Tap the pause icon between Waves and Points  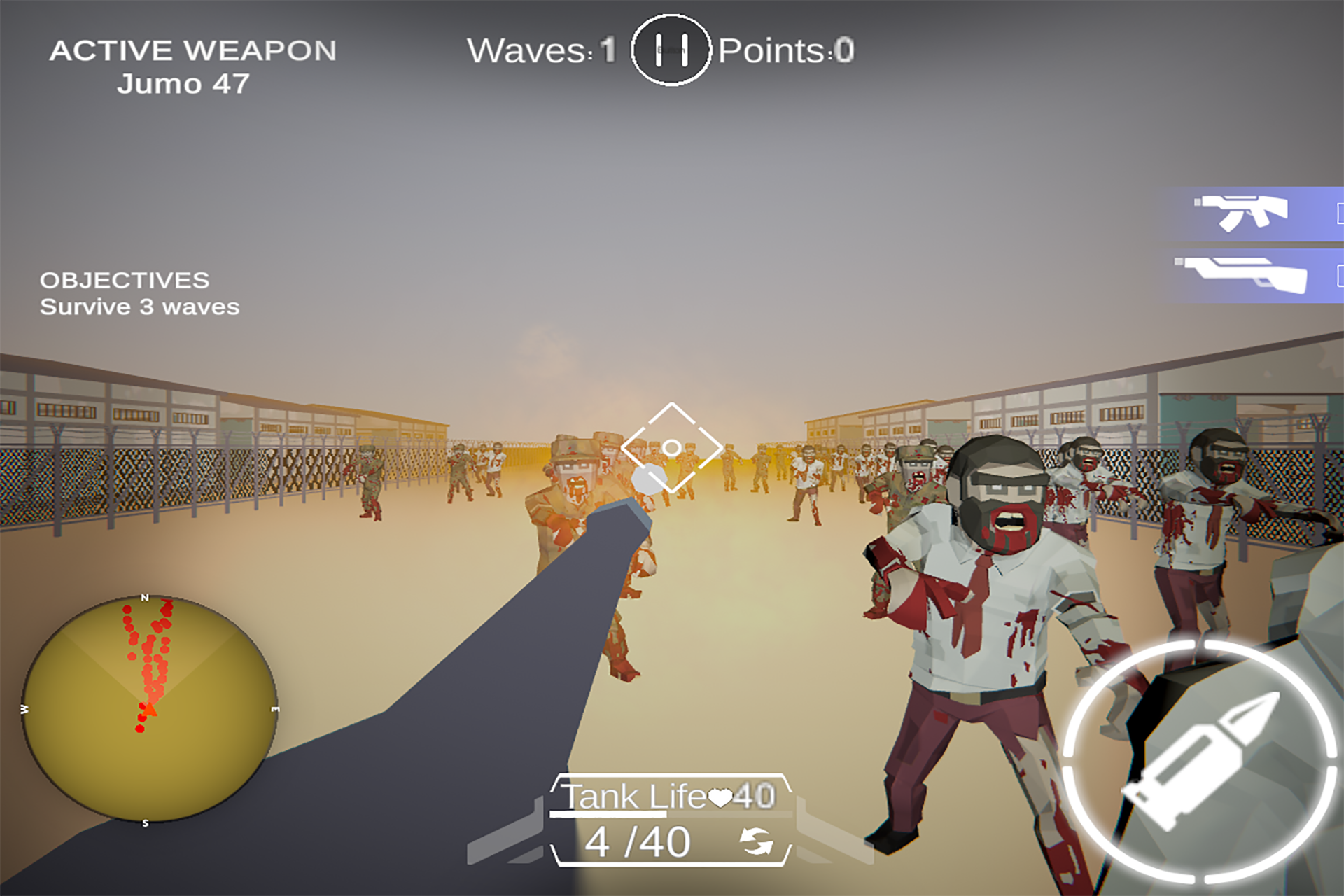(x=671, y=50)
